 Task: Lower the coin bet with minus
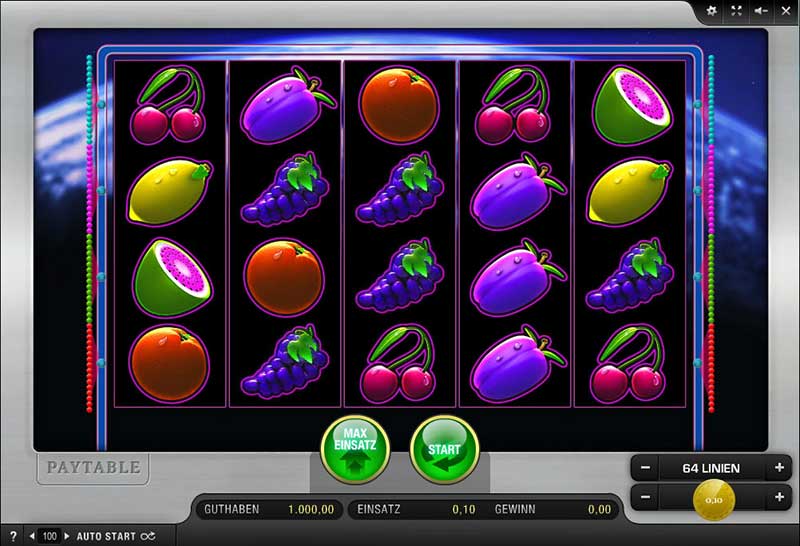pos(646,497)
